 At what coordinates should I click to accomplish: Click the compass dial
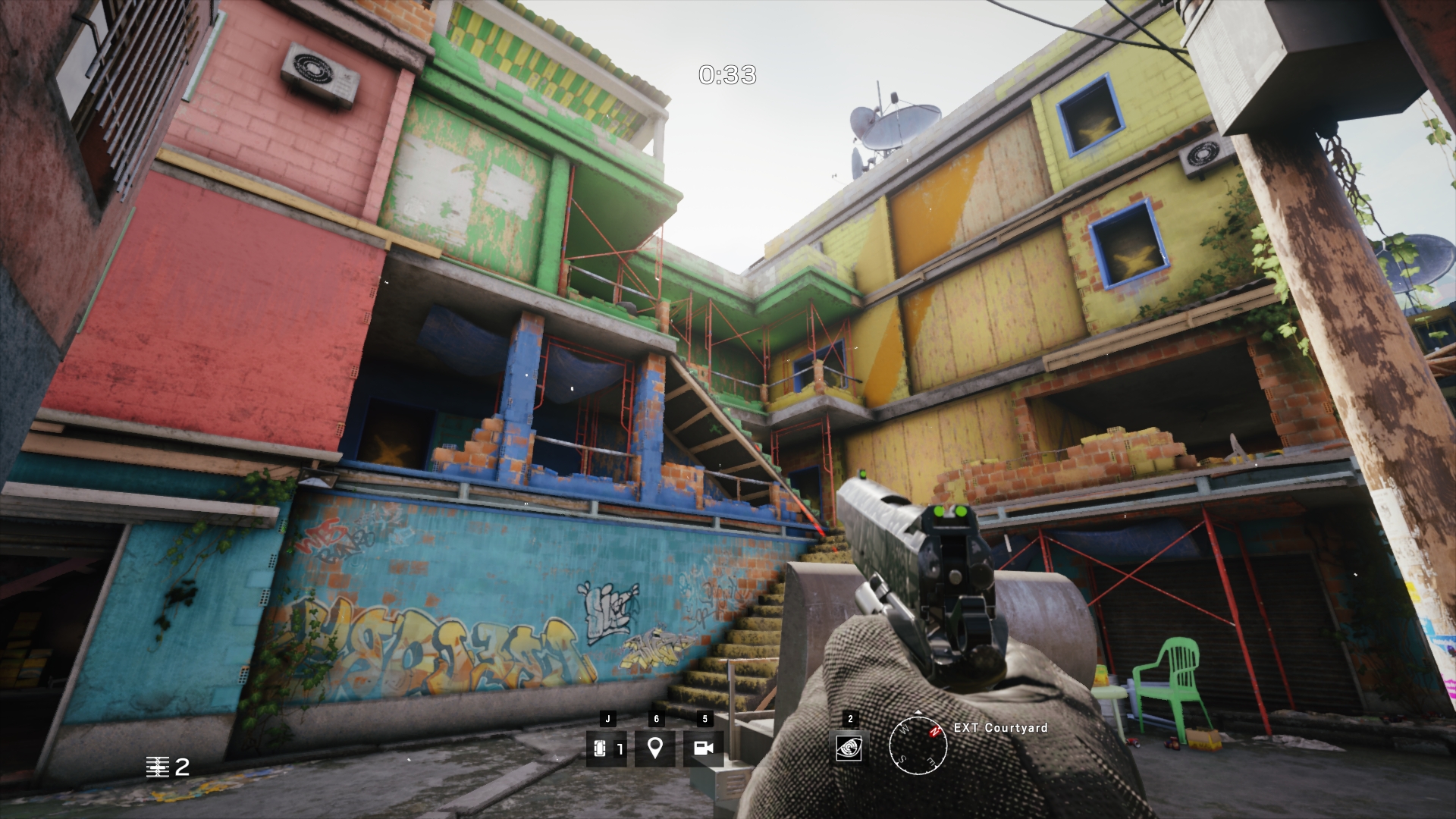(918, 744)
